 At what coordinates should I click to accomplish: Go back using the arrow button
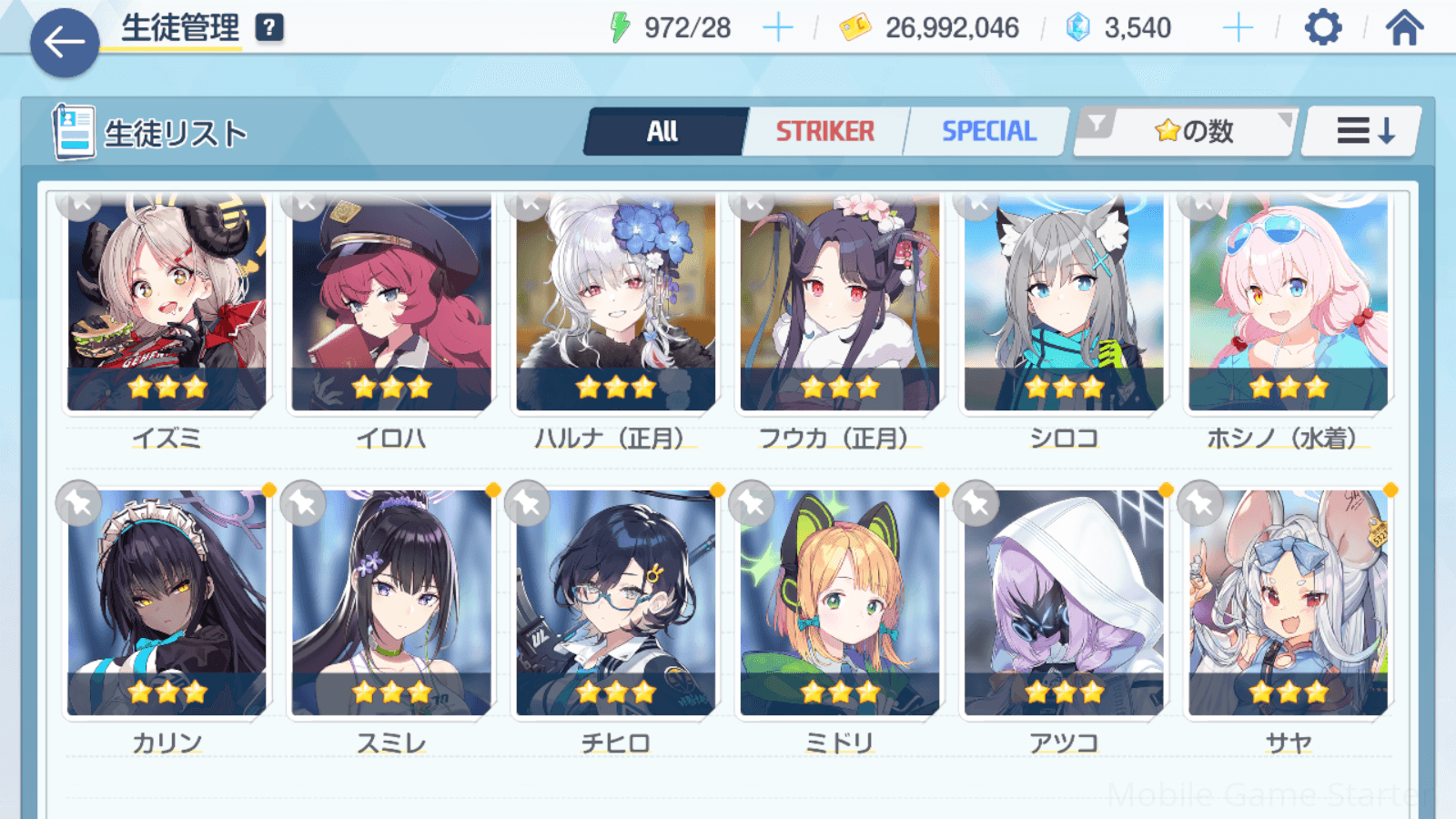(x=65, y=43)
